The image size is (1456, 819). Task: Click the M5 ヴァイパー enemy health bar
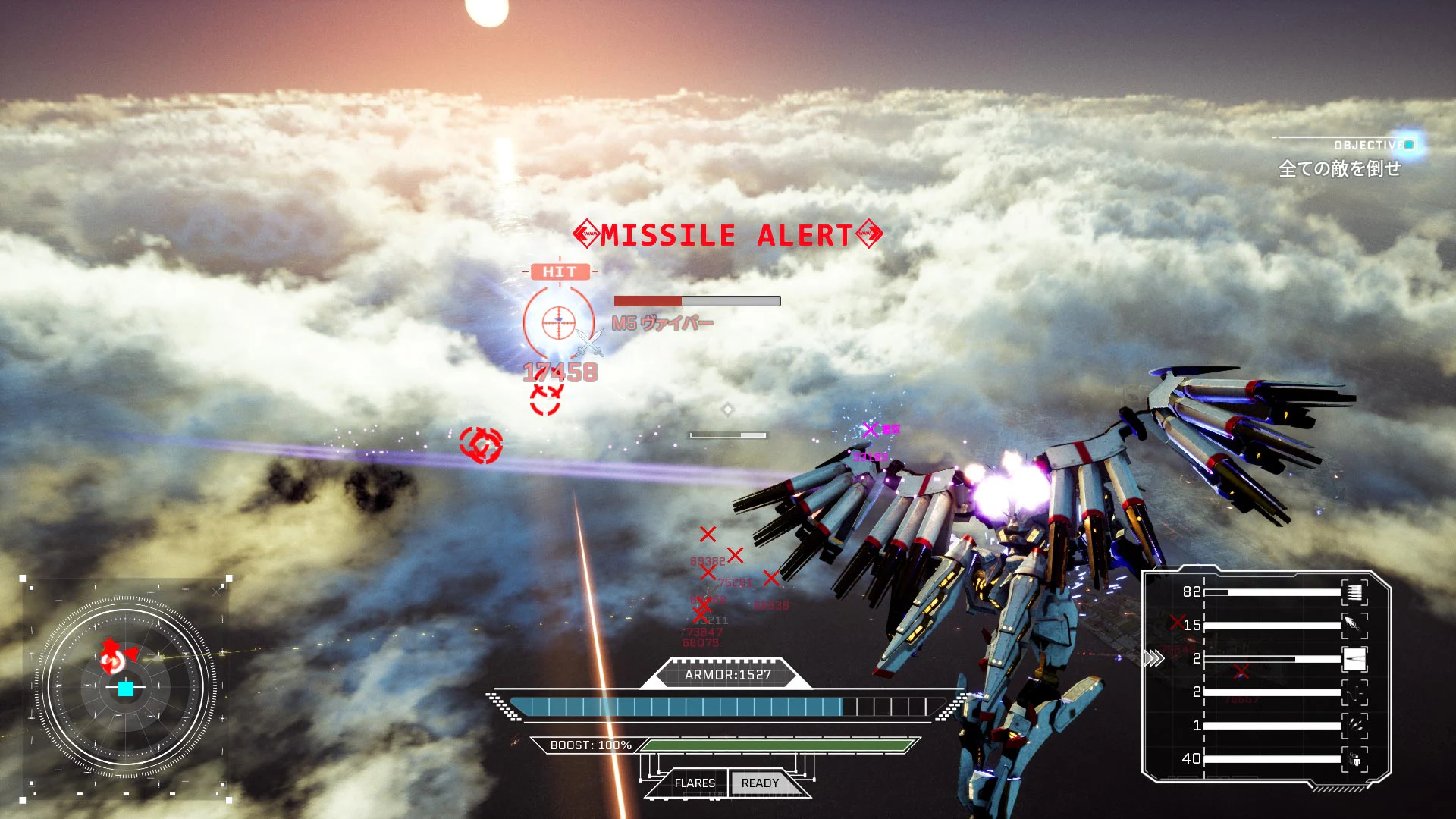click(696, 300)
